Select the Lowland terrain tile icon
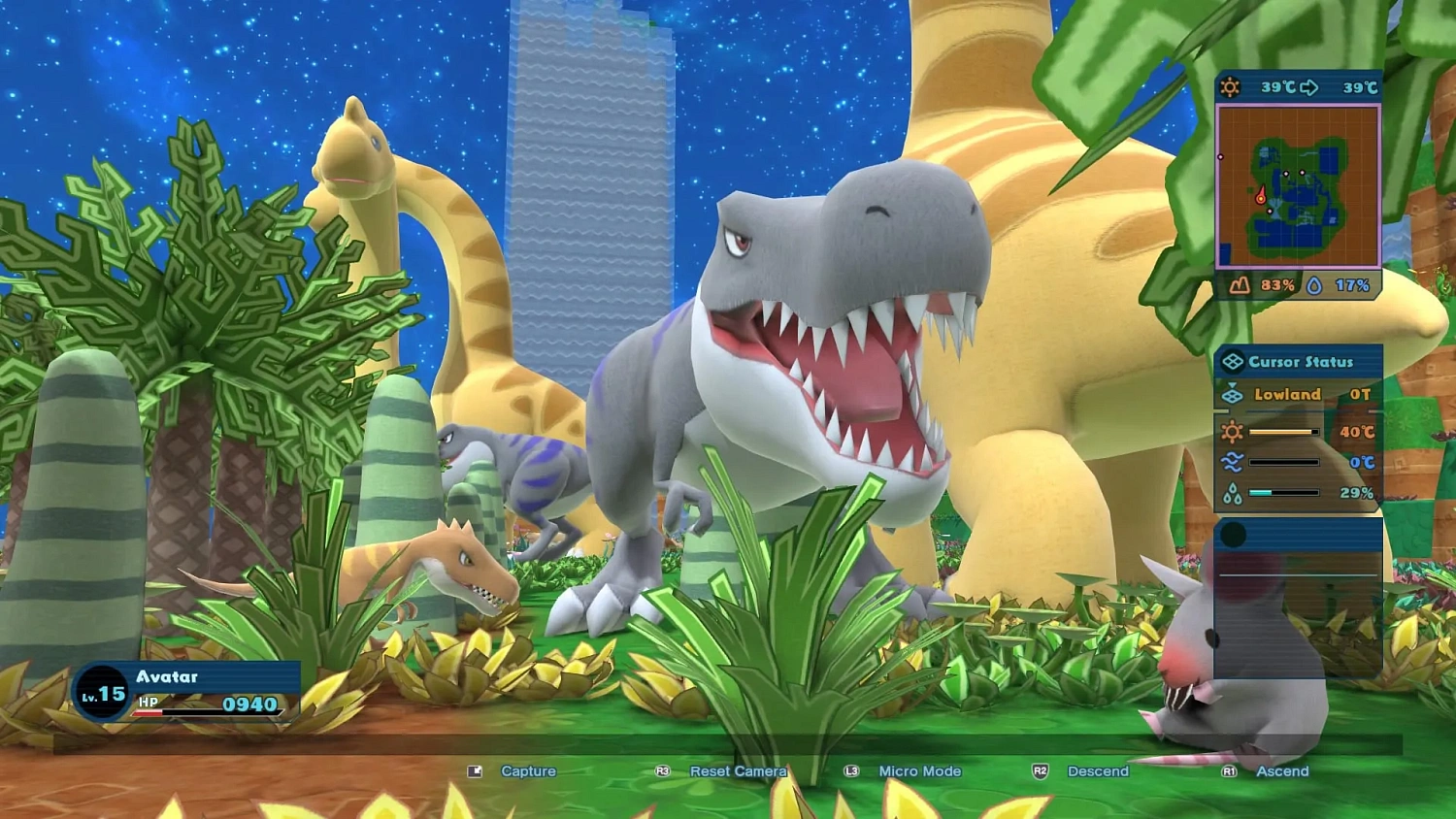1456x819 pixels. [1232, 394]
